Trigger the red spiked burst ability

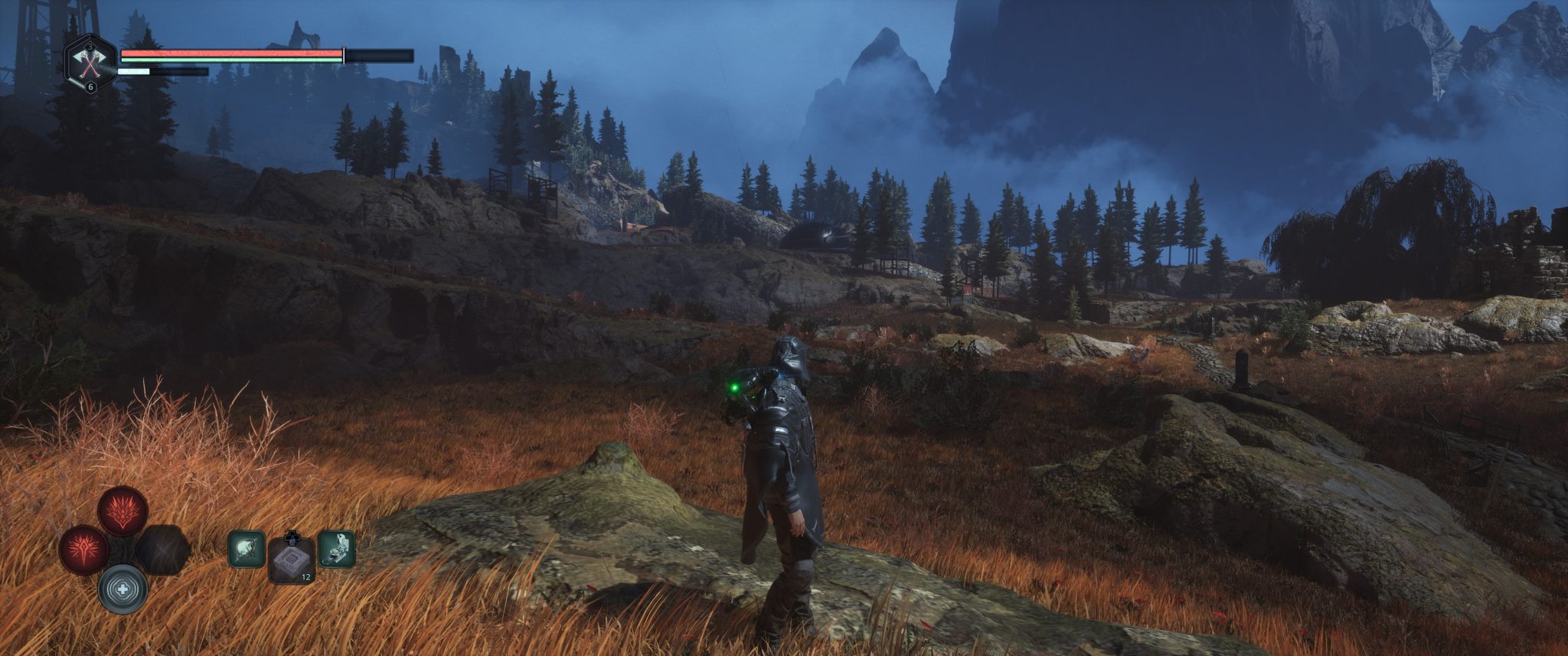tap(84, 550)
